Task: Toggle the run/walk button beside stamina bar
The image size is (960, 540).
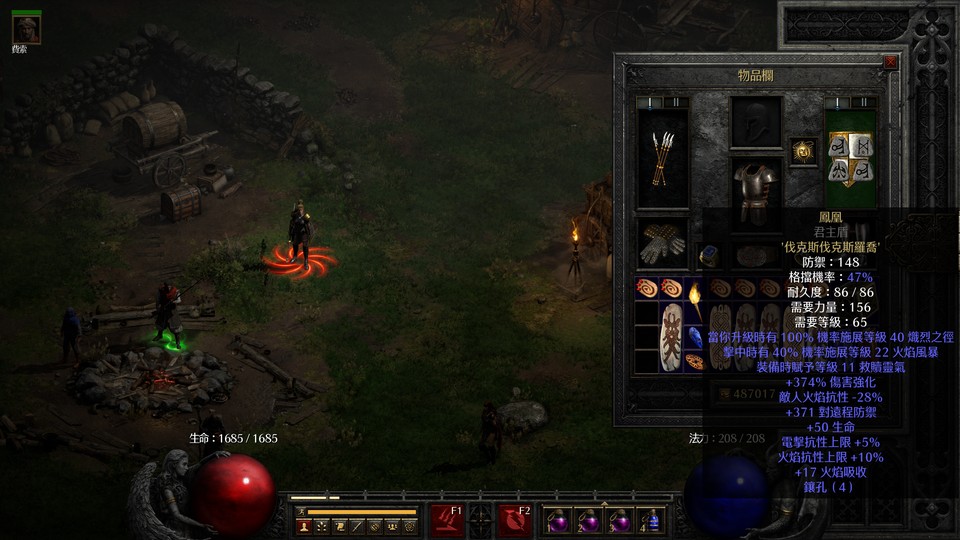Action: (x=300, y=511)
